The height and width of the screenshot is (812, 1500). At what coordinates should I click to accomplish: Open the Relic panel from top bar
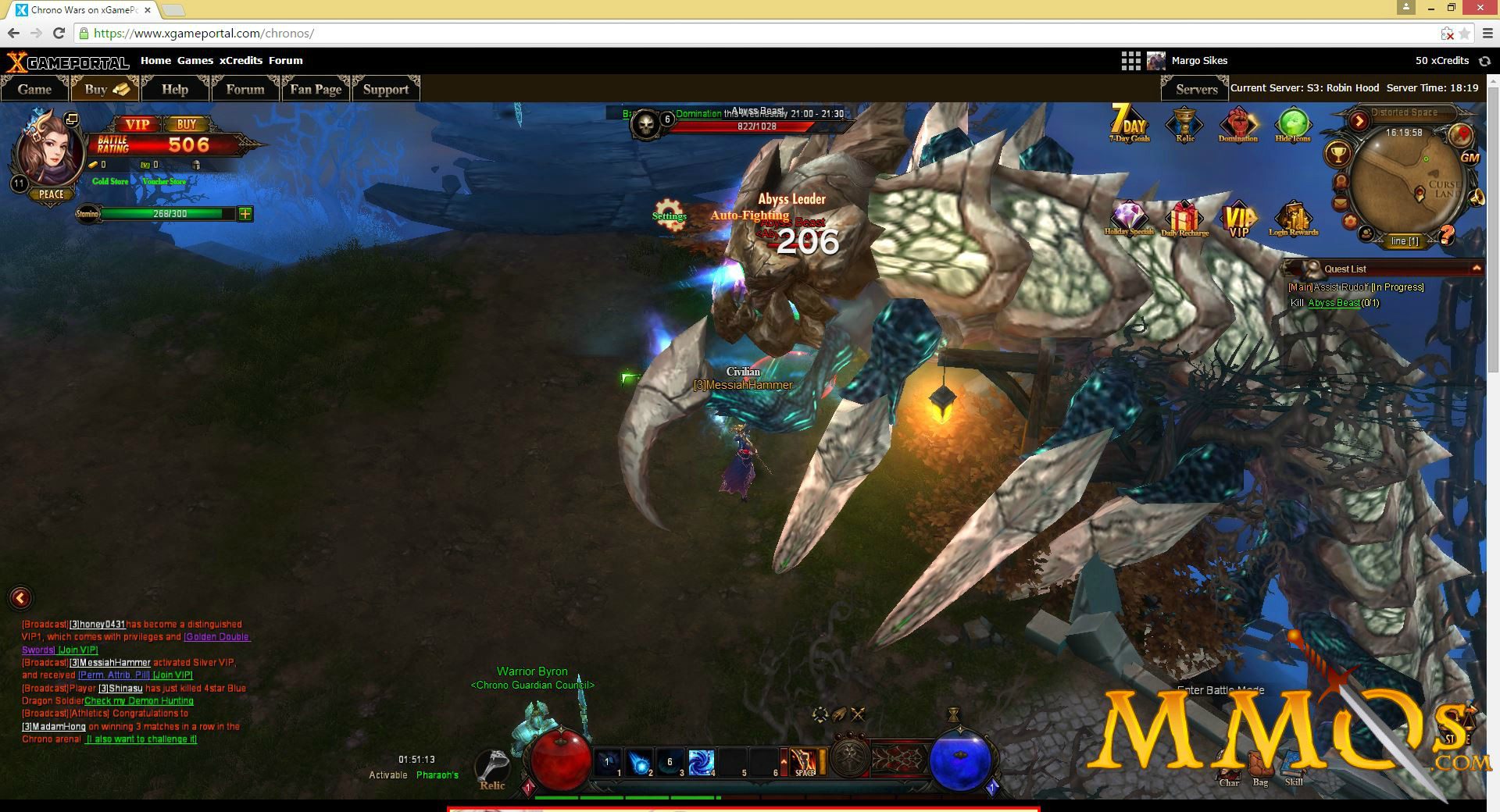point(1183,125)
